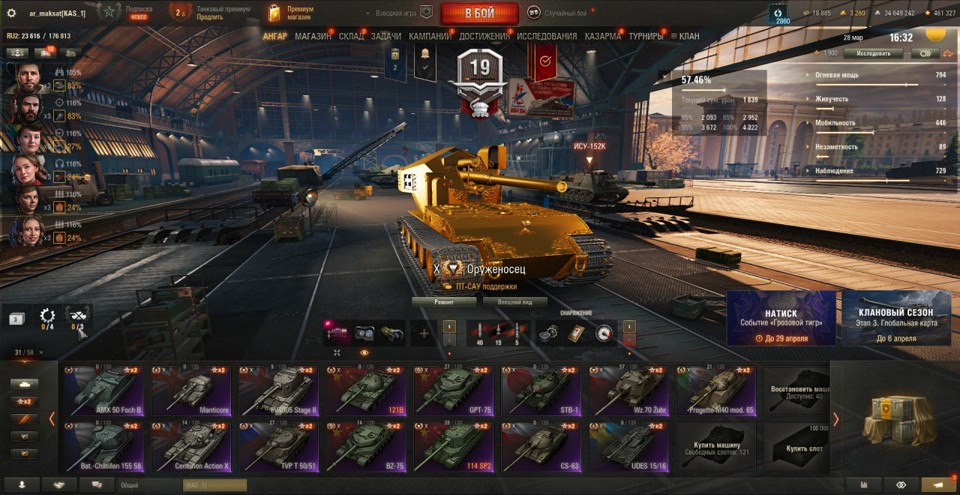Show the ДОСТИЖЕНИЯ tab
960x495 pixels.
tap(484, 36)
